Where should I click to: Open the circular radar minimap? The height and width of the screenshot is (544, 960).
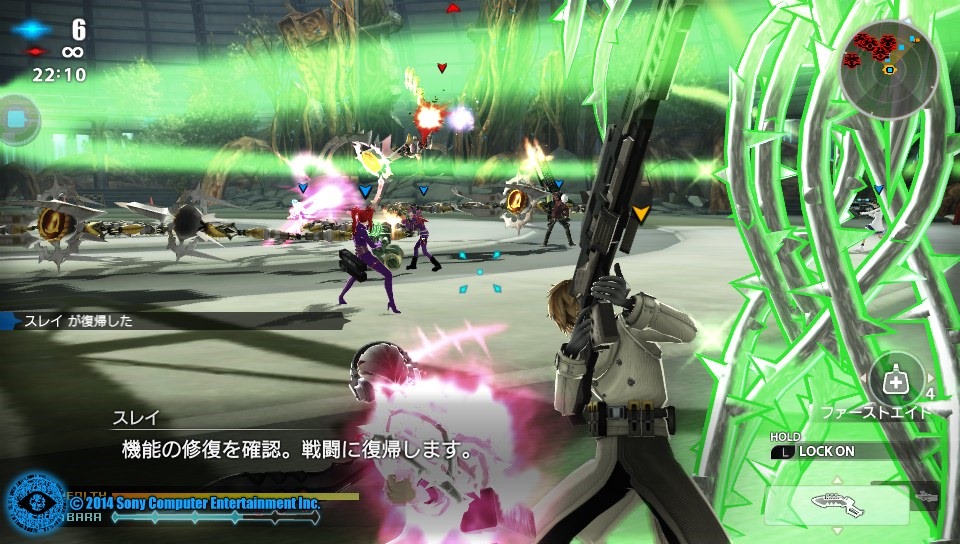point(888,70)
